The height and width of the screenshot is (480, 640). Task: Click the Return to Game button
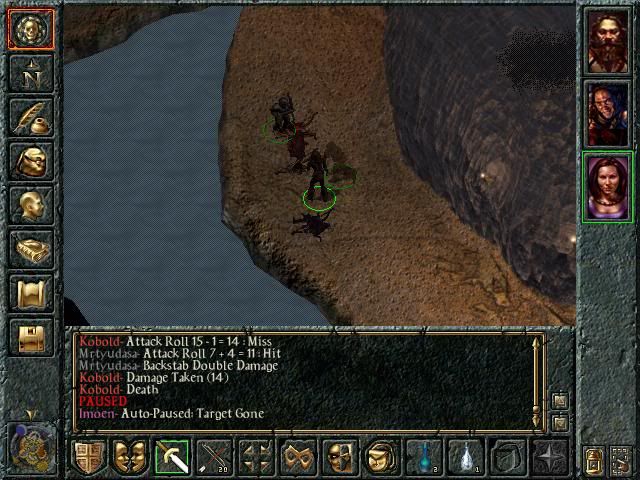tap(31, 29)
